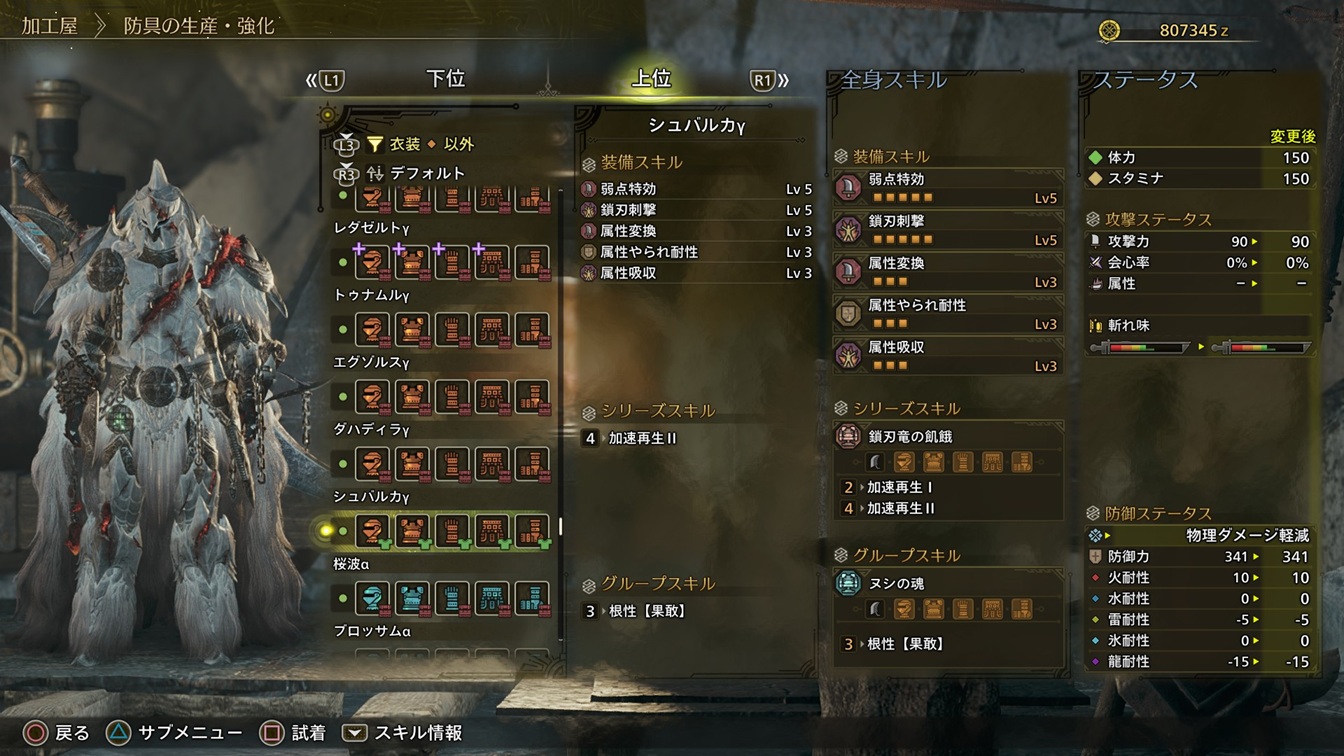
Task: Choose the highlighted シュバルカγ helm piece
Action: coord(372,531)
